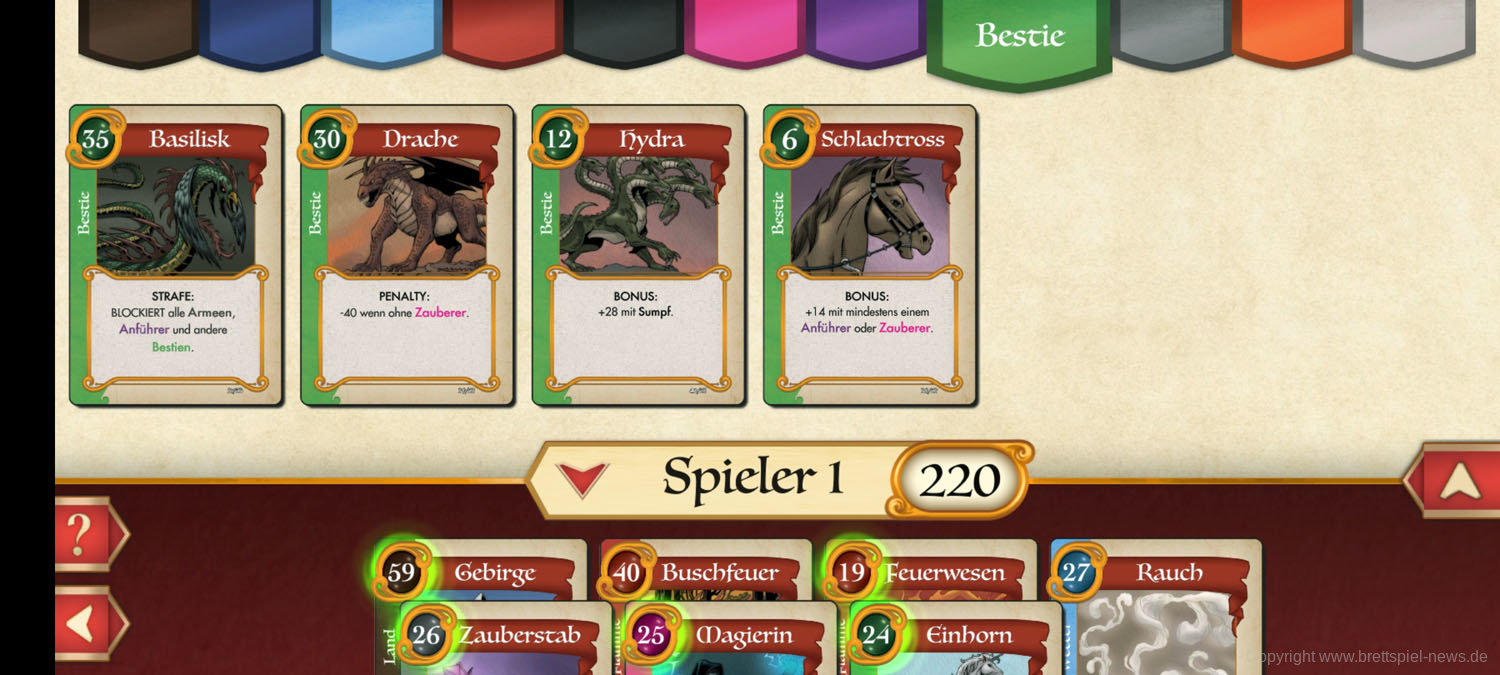
Task: Open the light blue category tab
Action: [x=381, y=30]
